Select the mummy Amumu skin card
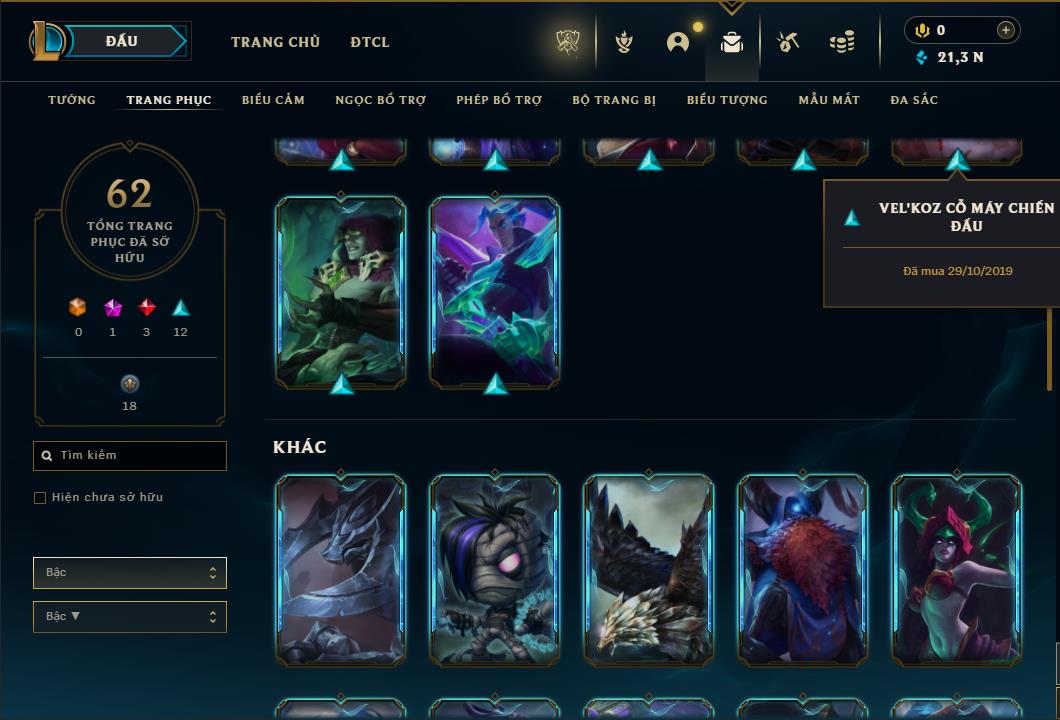Viewport: 1060px width, 720px height. pyautogui.click(x=495, y=570)
